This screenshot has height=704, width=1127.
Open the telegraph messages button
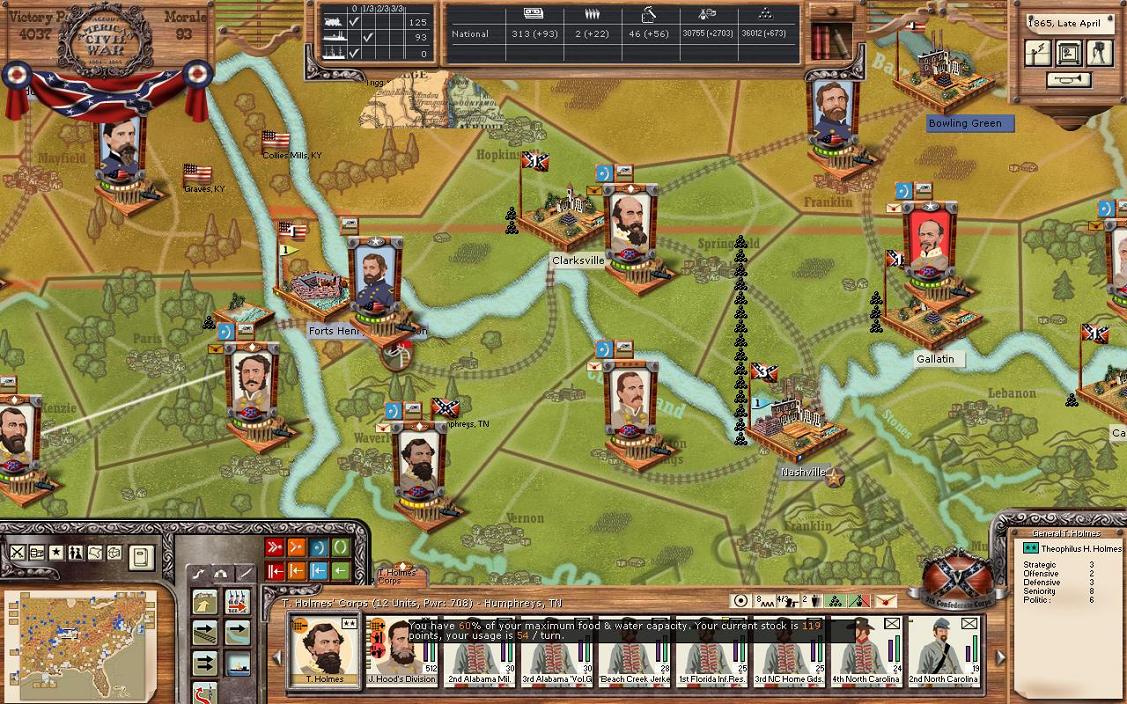tap(1038, 53)
